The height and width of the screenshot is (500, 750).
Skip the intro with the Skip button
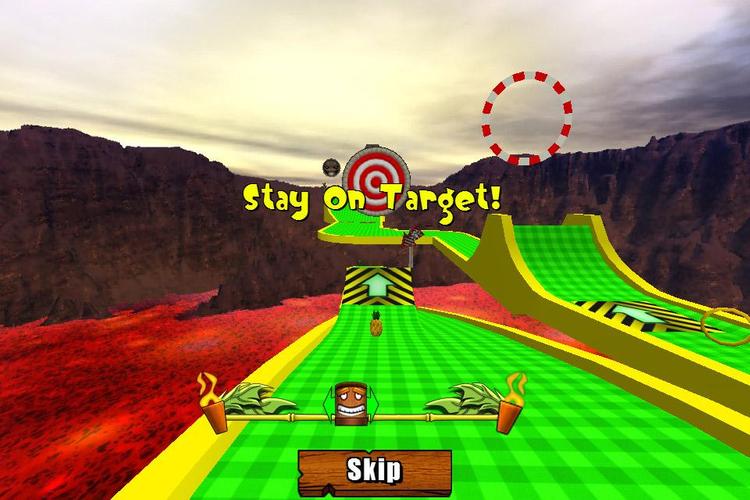point(374,469)
